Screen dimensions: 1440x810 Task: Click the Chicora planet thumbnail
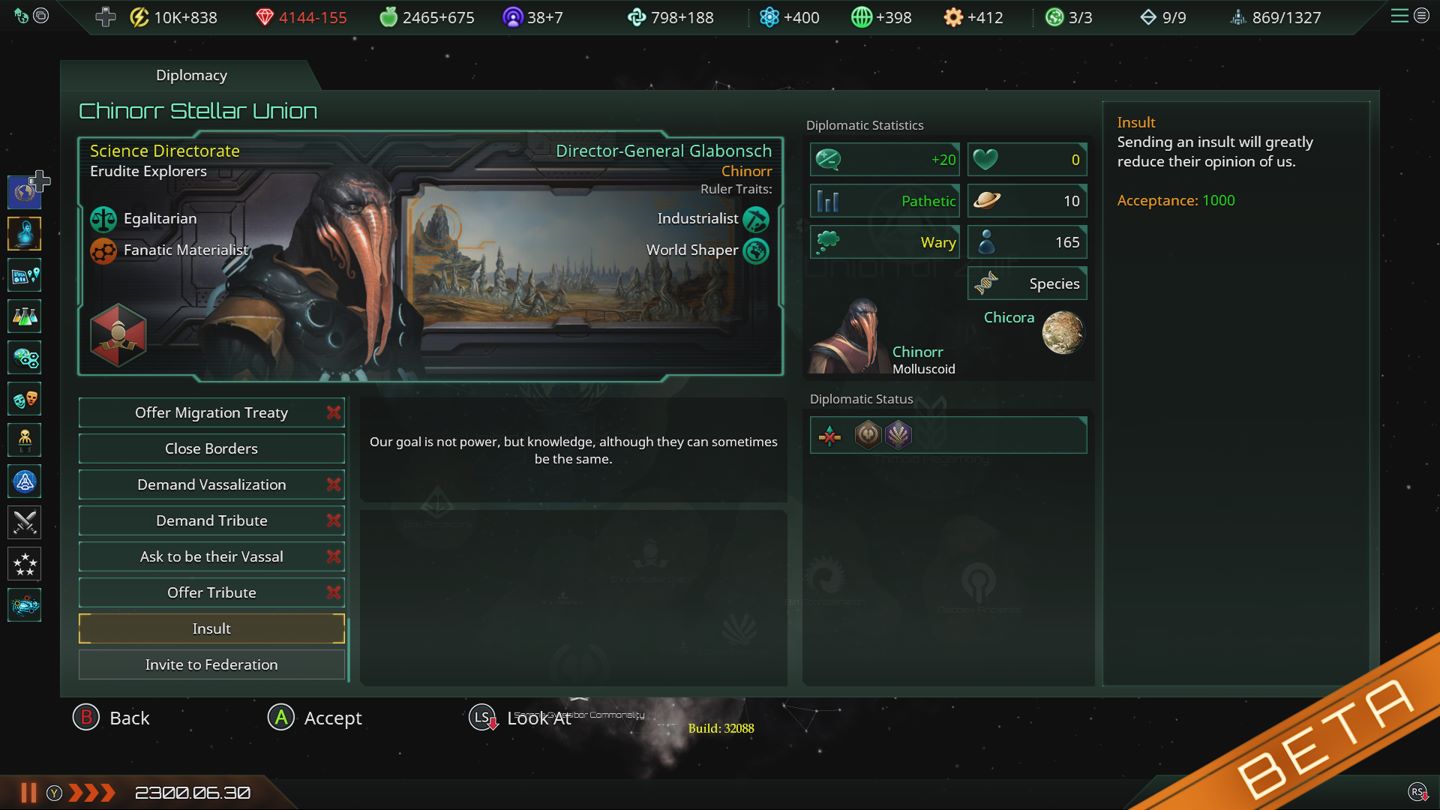point(1062,334)
